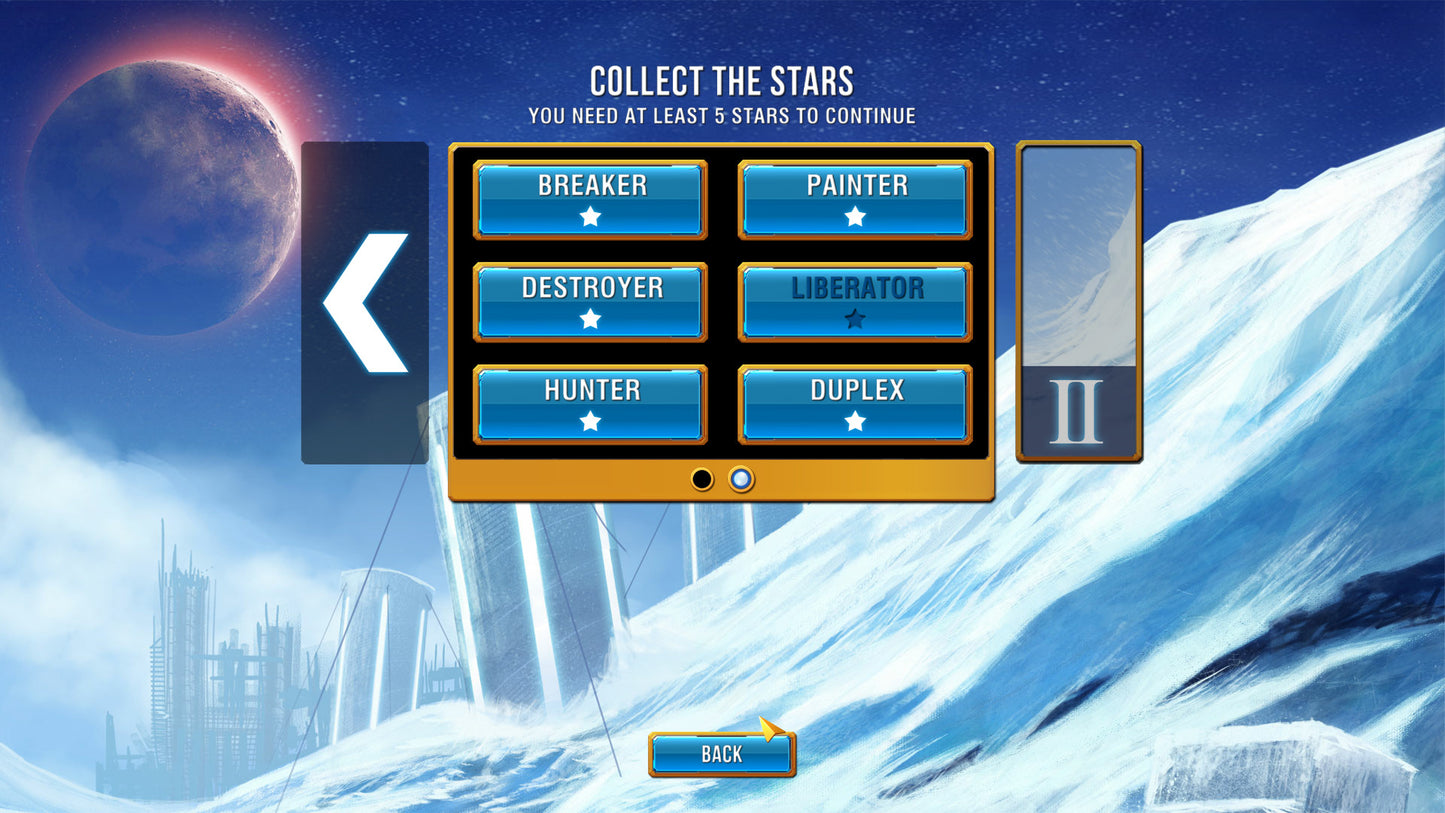Return to menu with the BACK button
Image resolution: width=1445 pixels, height=813 pixels.
[722, 754]
